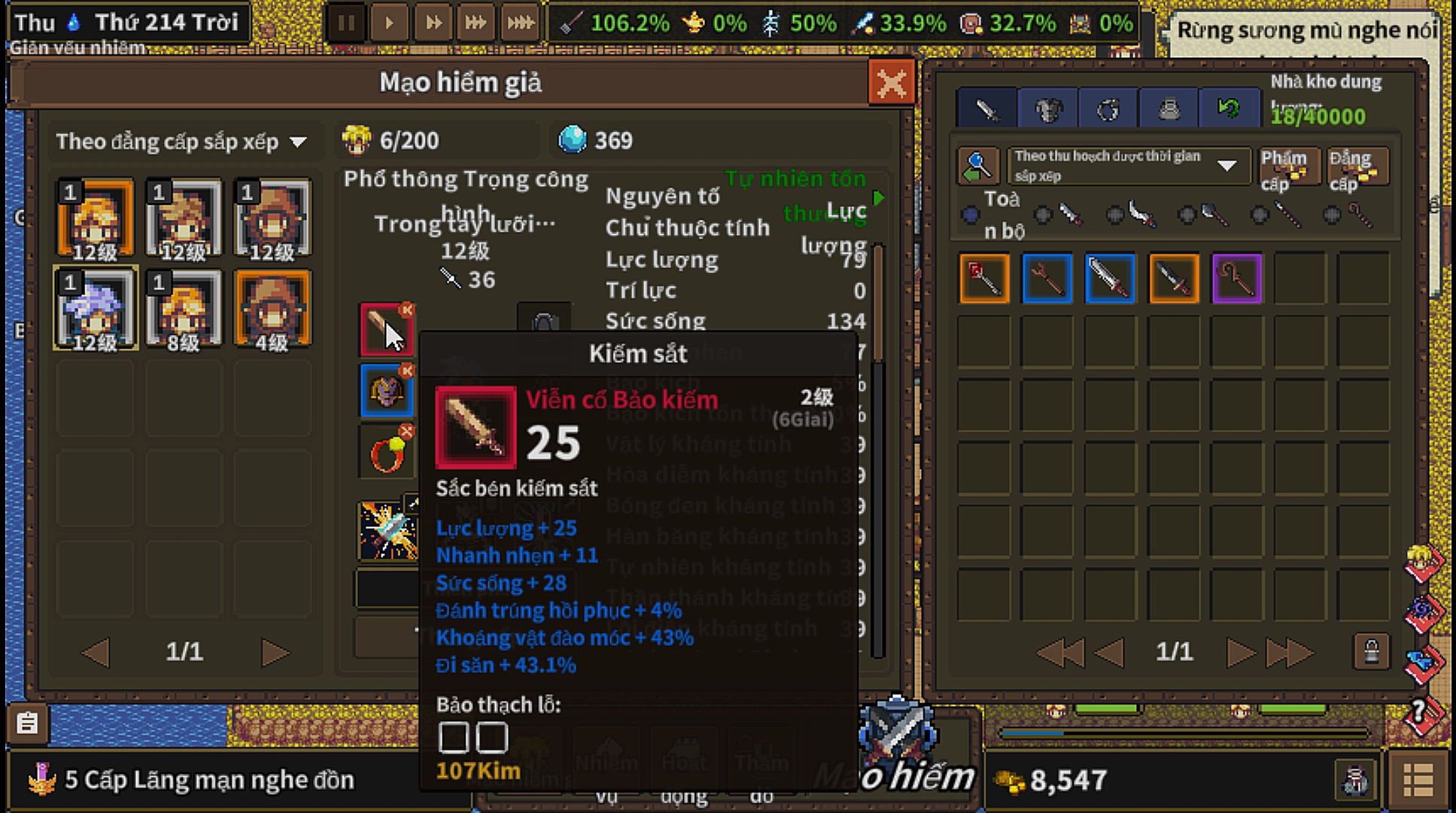Click the equipped red ring slot

tap(386, 452)
